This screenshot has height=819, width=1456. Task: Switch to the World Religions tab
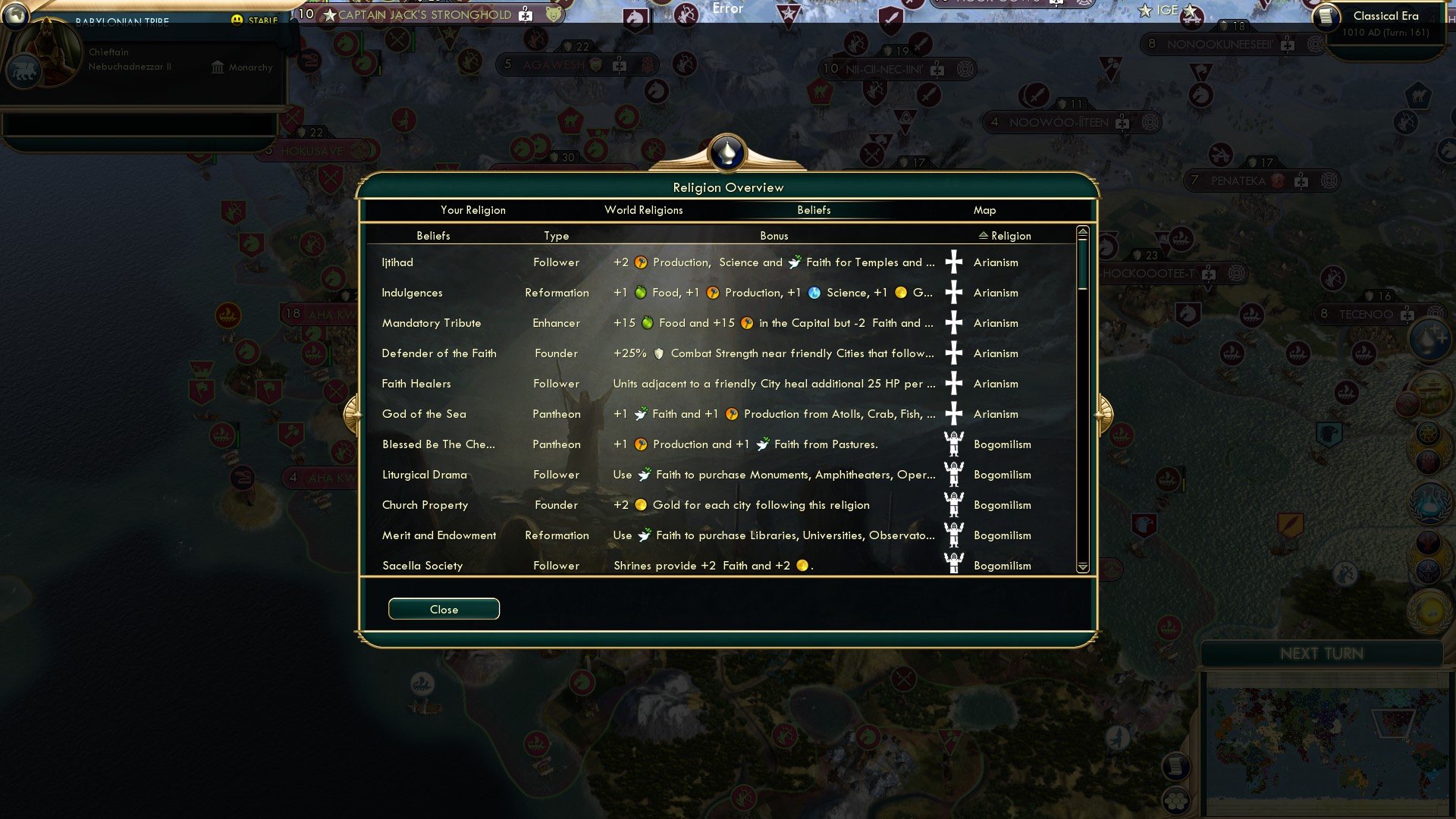(x=644, y=210)
